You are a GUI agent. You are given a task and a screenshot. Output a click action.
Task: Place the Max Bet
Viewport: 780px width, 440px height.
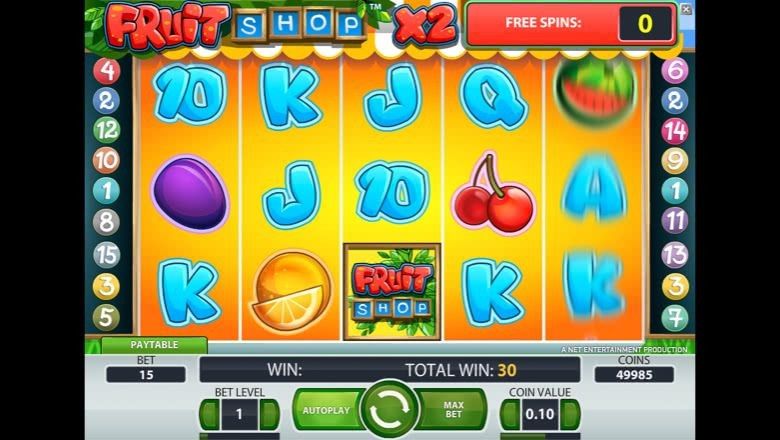(x=454, y=410)
